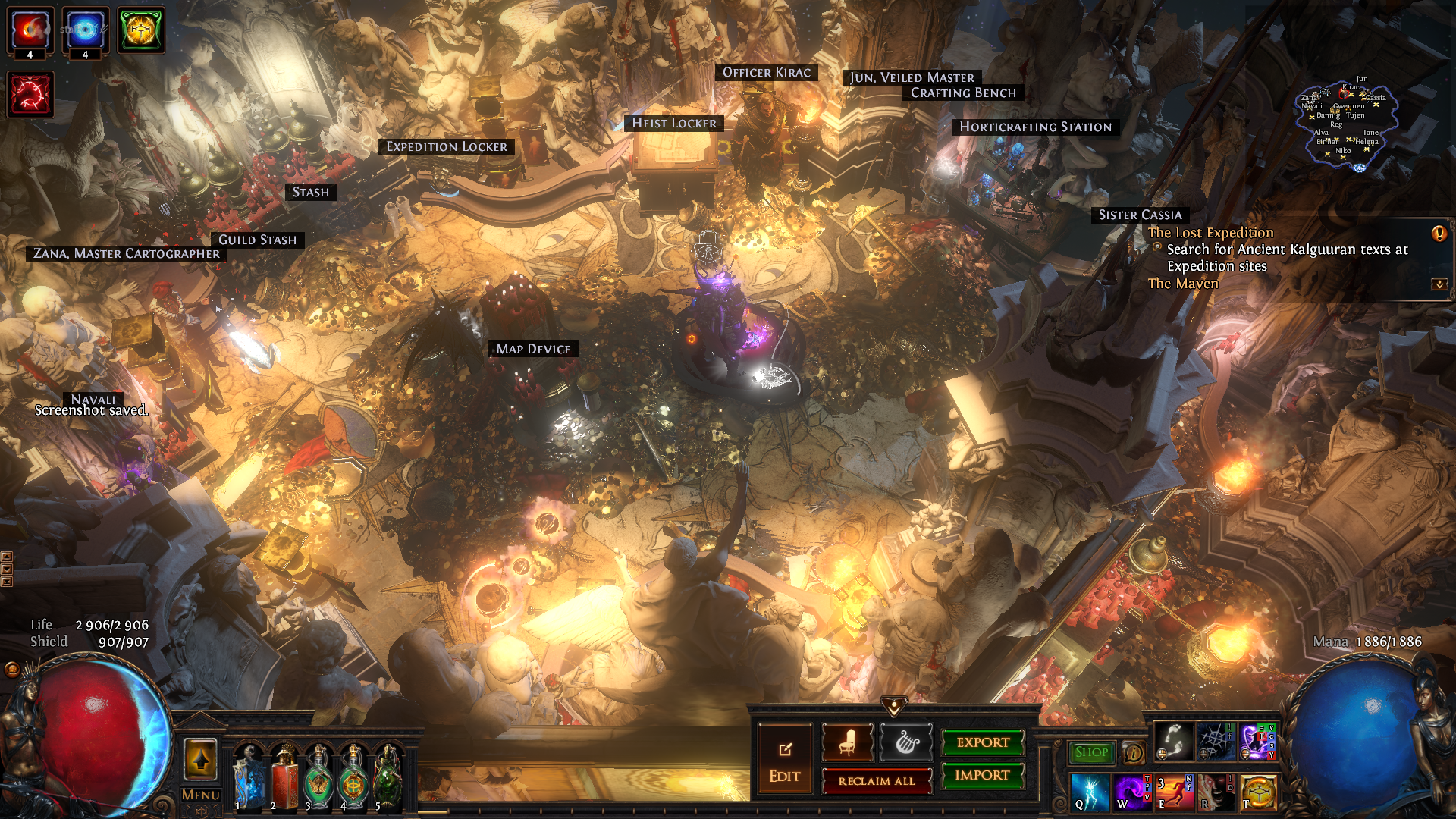Open the lyre hideout music button

tap(905, 742)
